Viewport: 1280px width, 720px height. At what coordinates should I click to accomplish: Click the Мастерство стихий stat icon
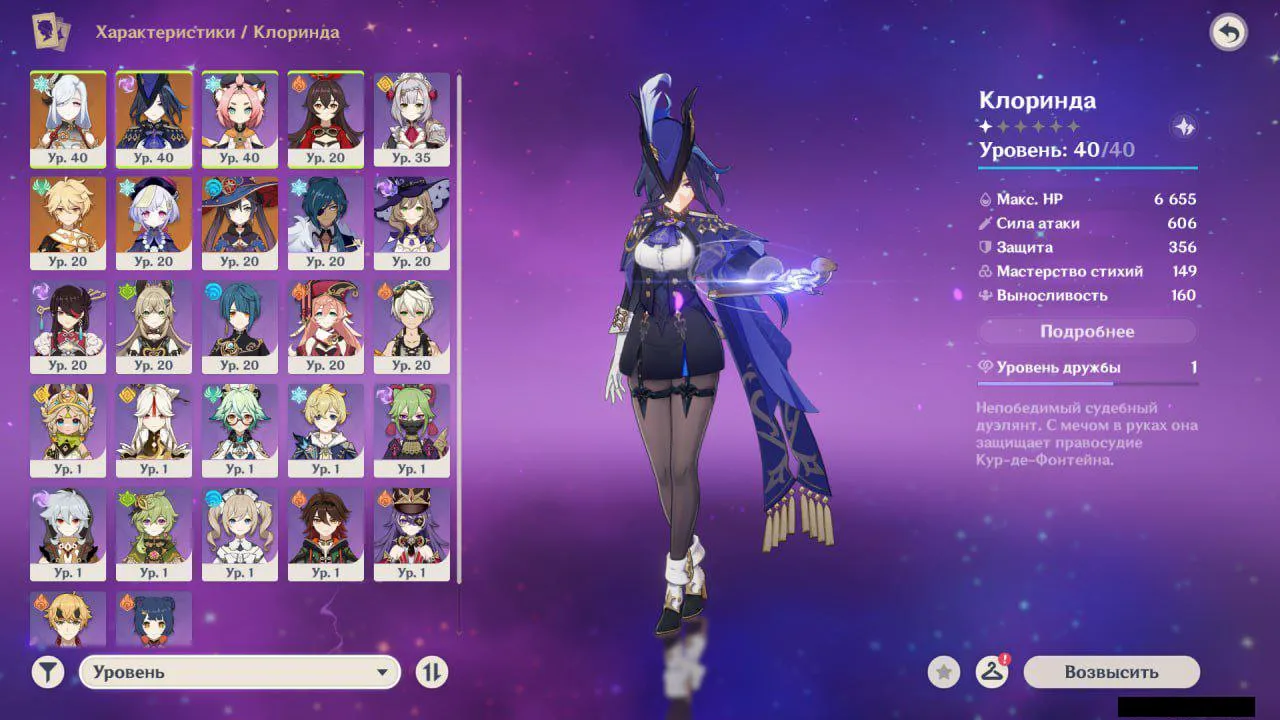[x=984, y=271]
